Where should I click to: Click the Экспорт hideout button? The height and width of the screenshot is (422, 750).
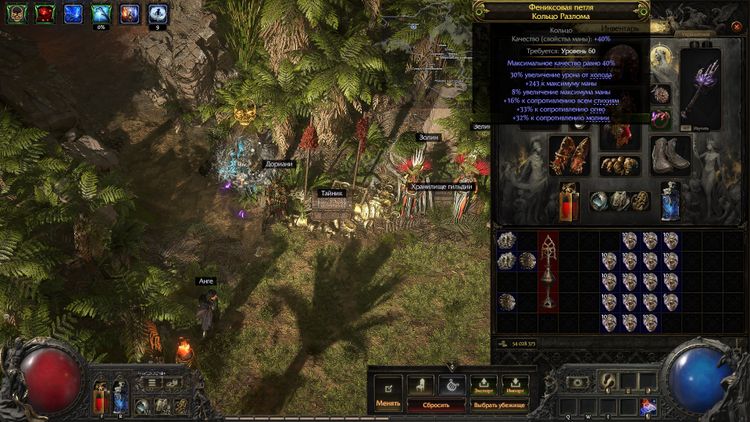pos(483,384)
